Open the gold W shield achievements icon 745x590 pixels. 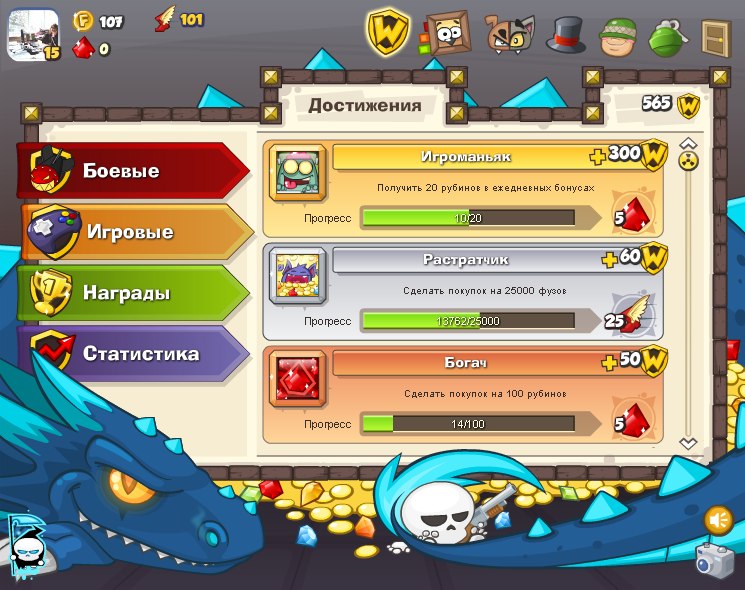(389, 33)
